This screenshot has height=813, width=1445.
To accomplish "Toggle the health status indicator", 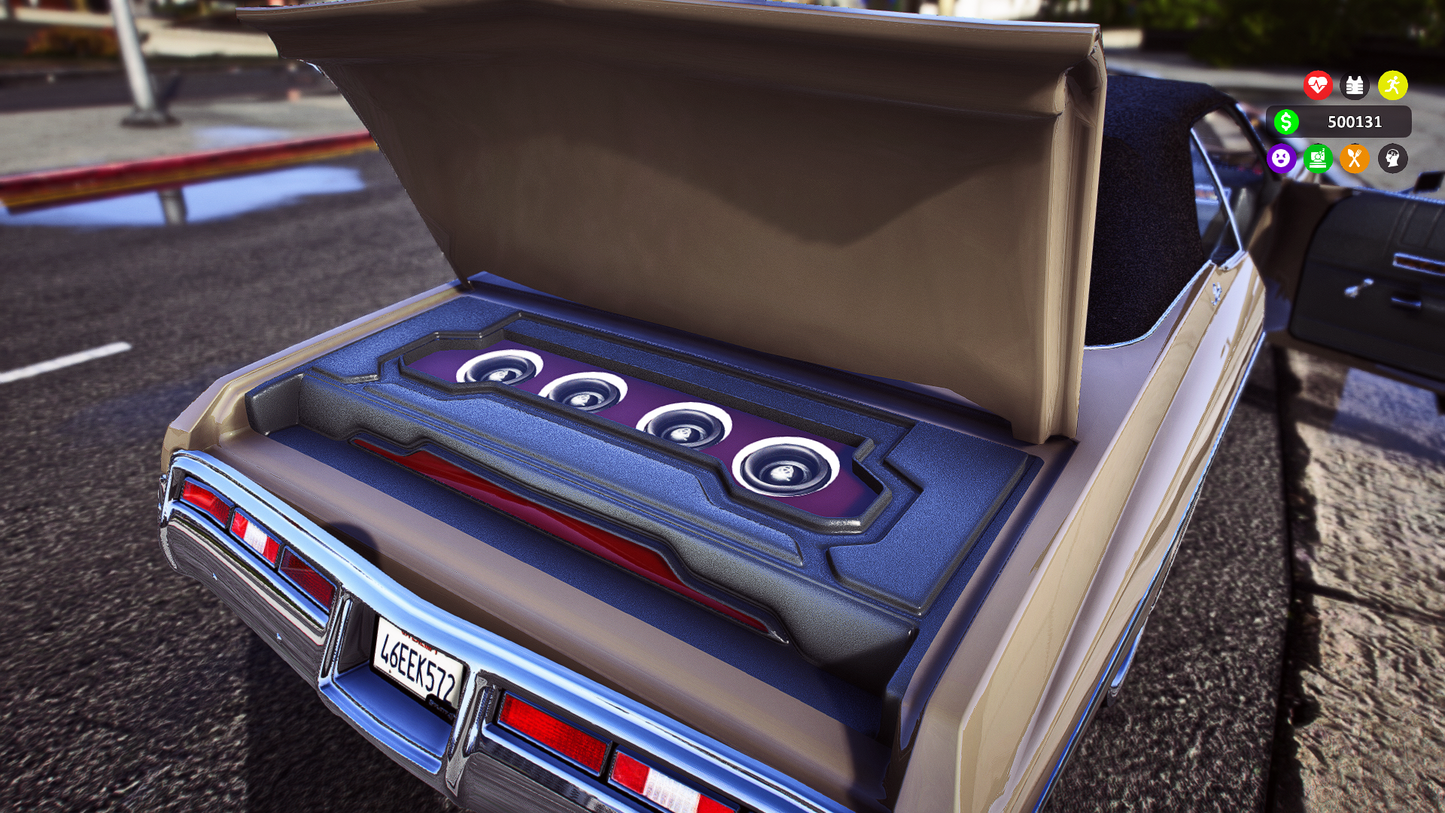I will pyautogui.click(x=1318, y=86).
